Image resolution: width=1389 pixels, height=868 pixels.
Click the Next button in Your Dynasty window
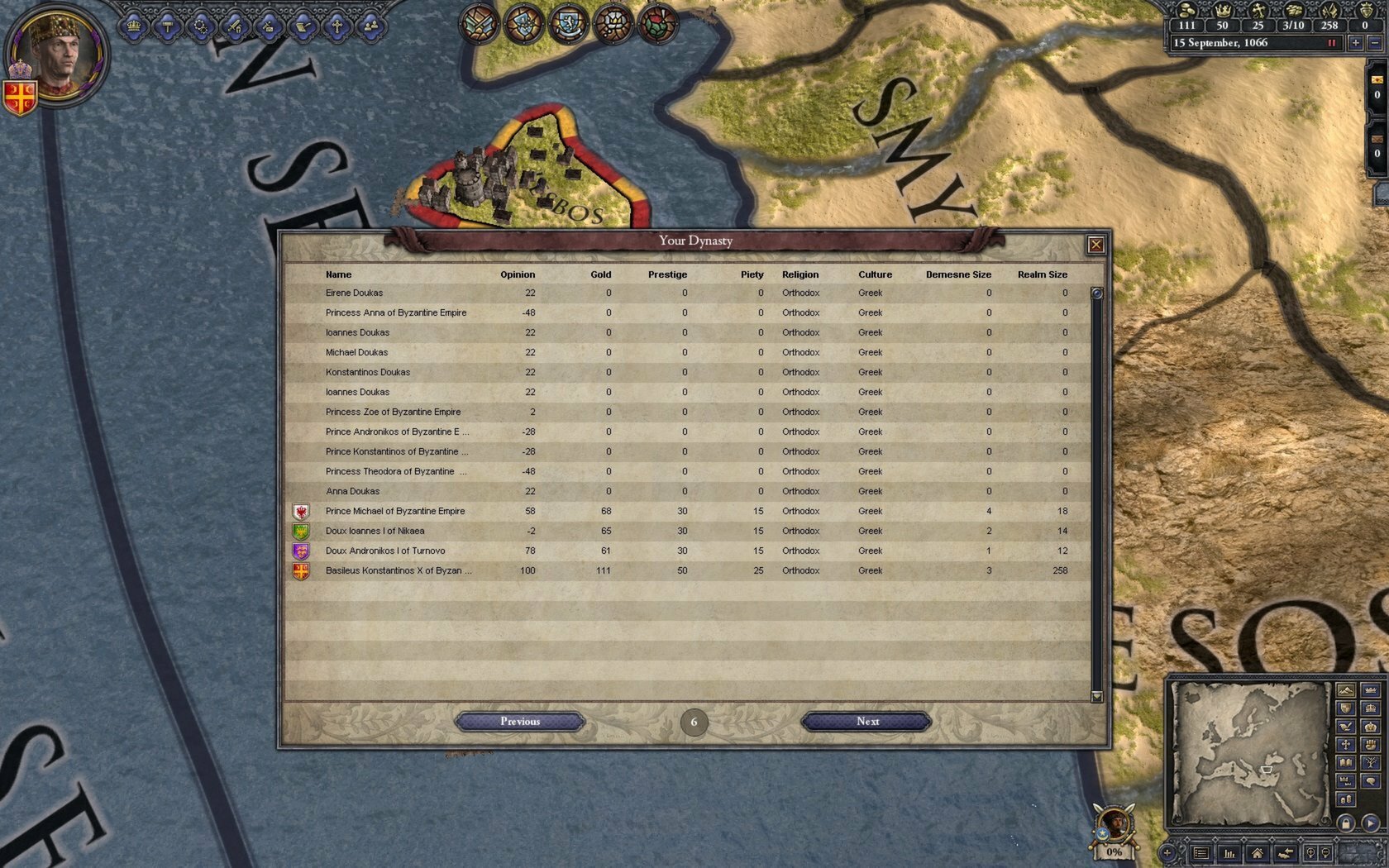pyautogui.click(x=867, y=721)
